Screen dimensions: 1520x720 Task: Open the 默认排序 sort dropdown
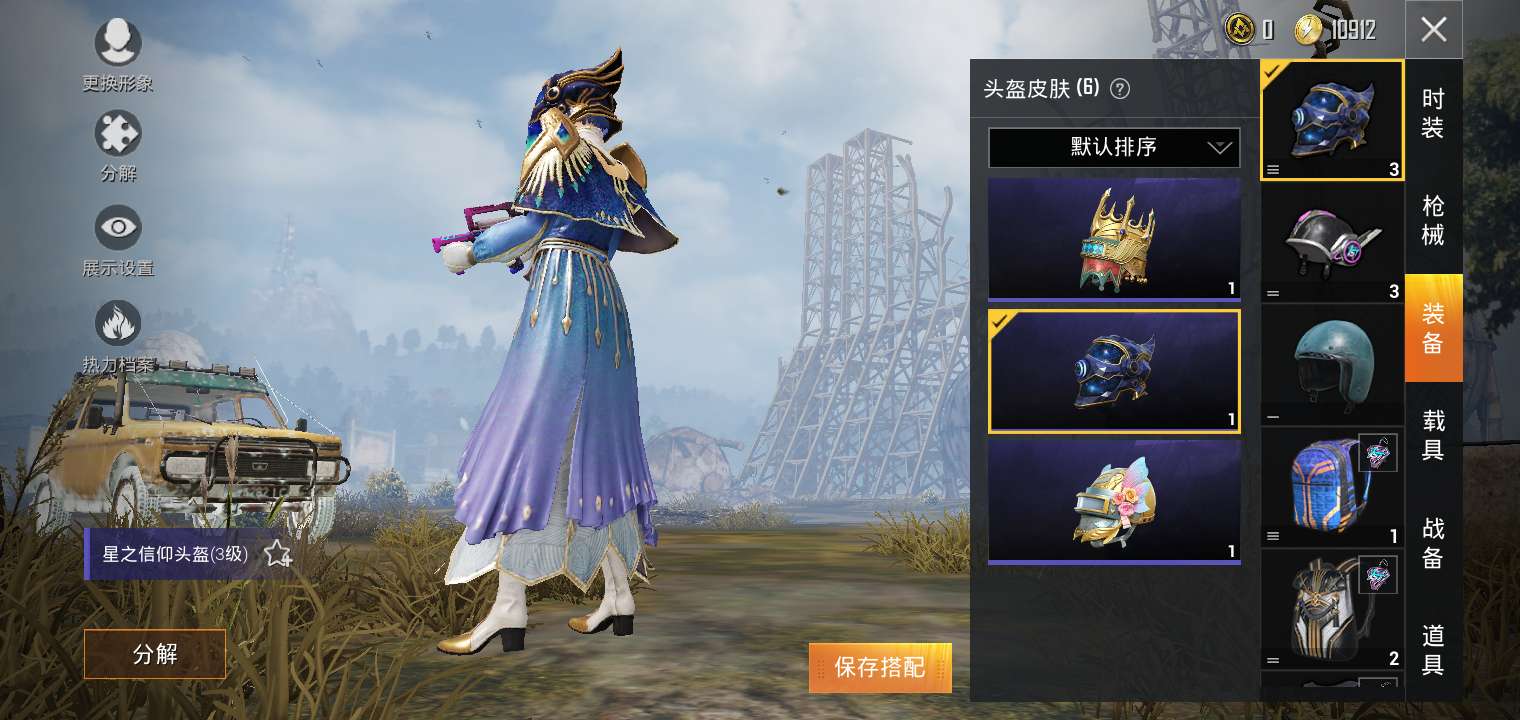pyautogui.click(x=1114, y=148)
